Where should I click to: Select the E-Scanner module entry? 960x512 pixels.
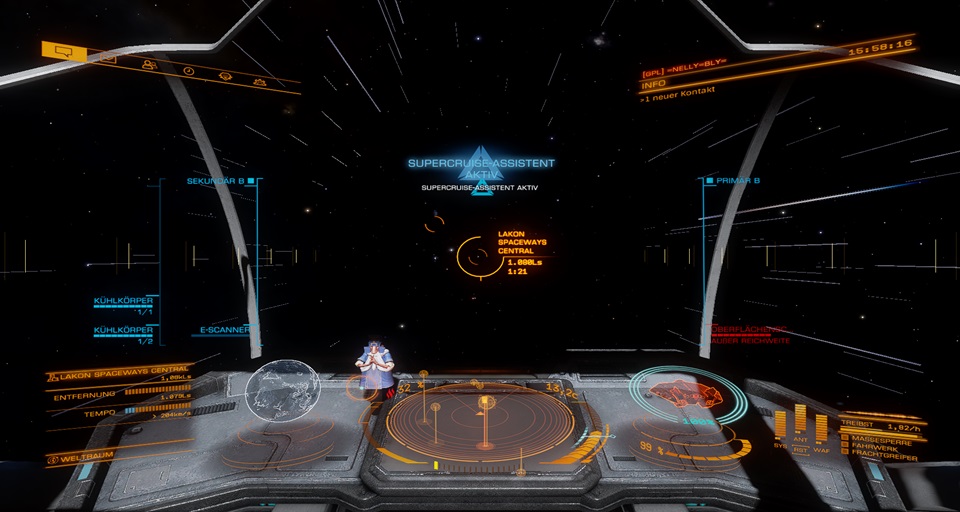pos(222,328)
